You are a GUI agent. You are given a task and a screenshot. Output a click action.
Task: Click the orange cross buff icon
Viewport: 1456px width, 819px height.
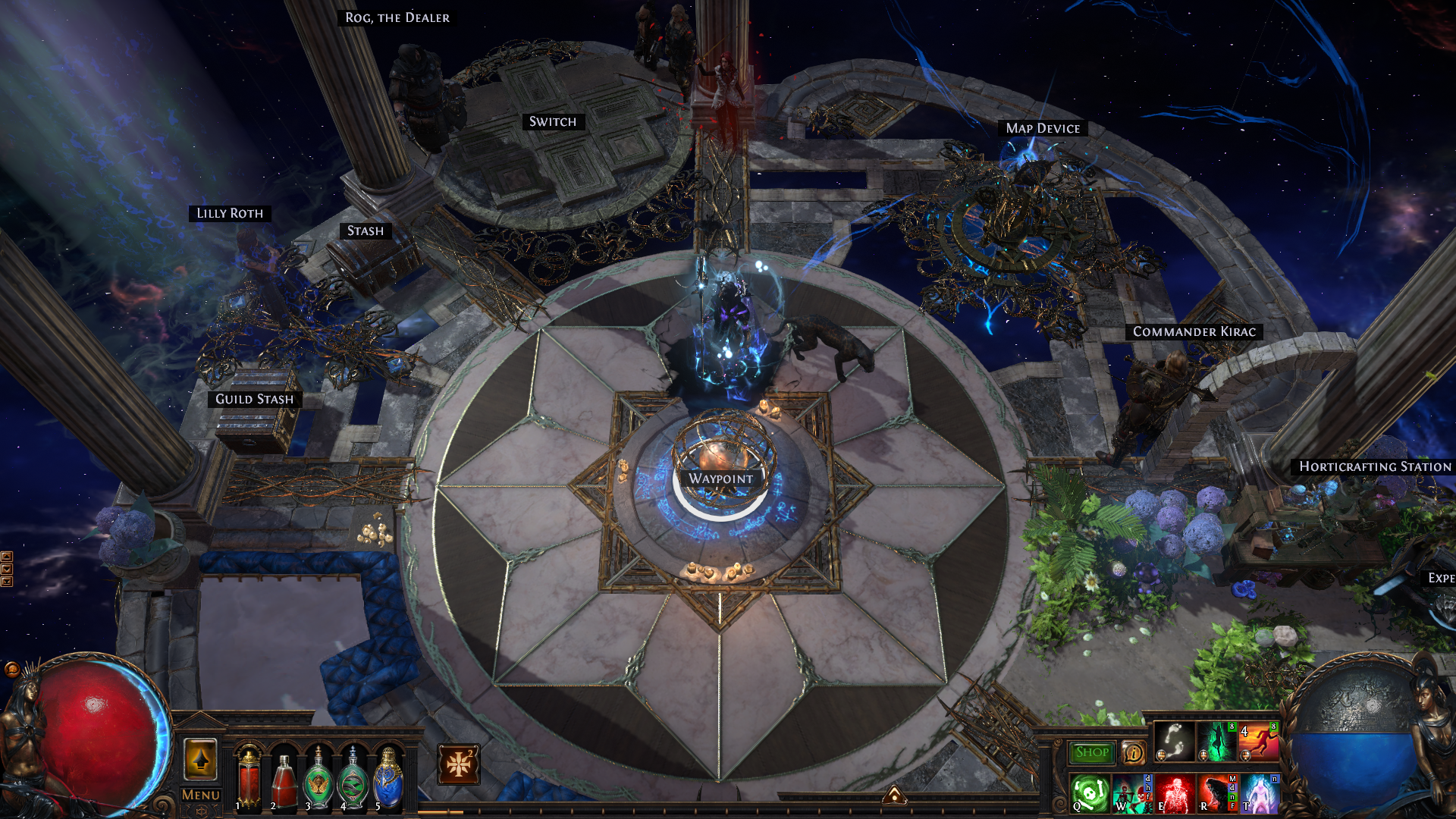tap(459, 764)
